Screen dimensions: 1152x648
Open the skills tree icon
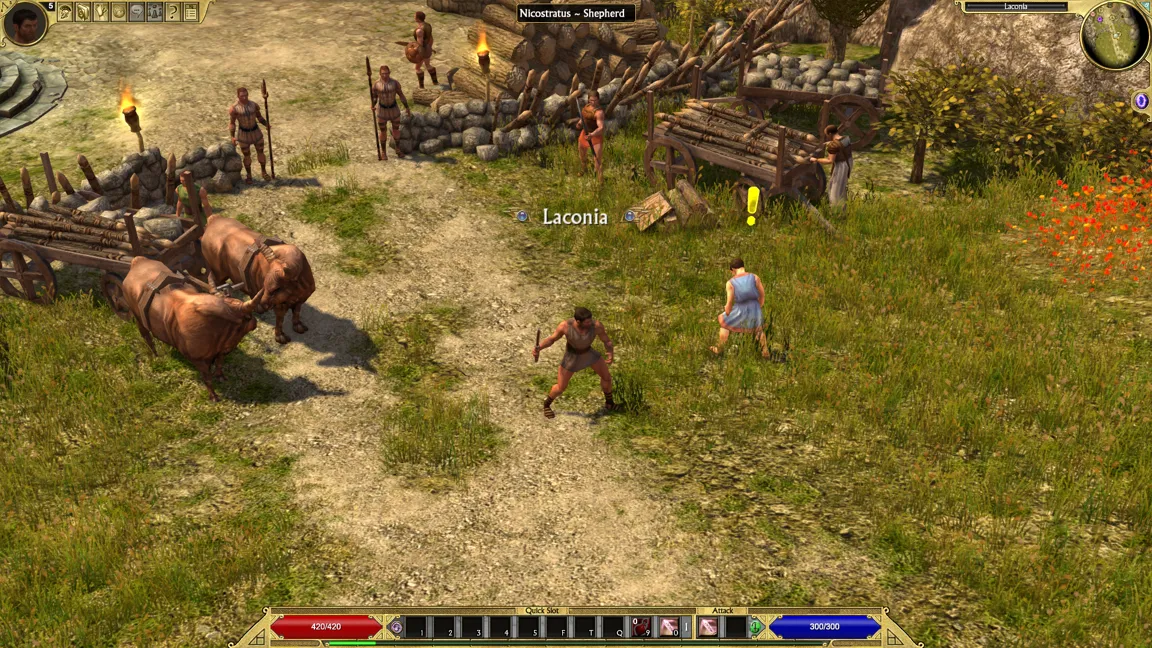(101, 12)
